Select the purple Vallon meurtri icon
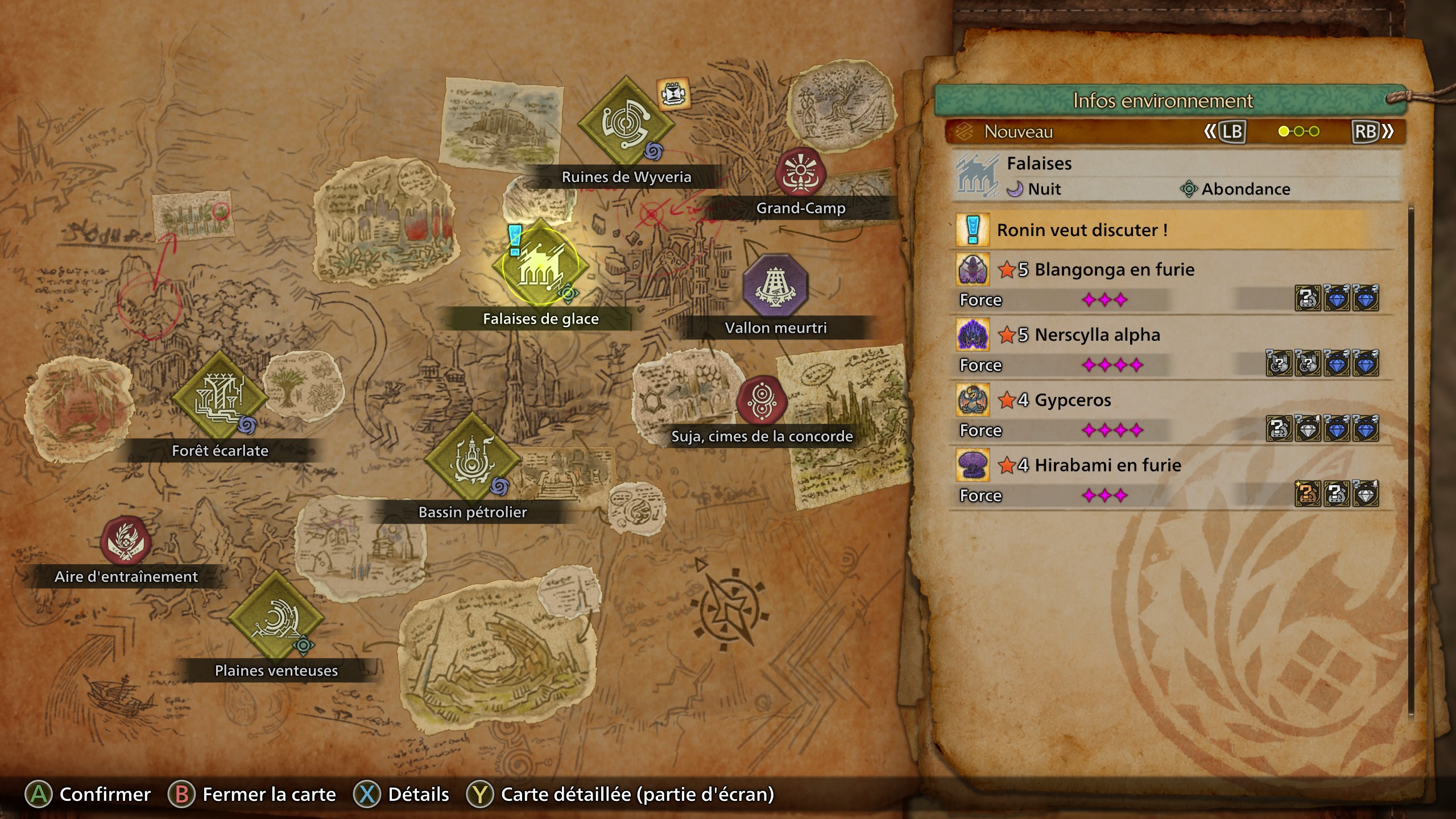 pyautogui.click(x=776, y=284)
